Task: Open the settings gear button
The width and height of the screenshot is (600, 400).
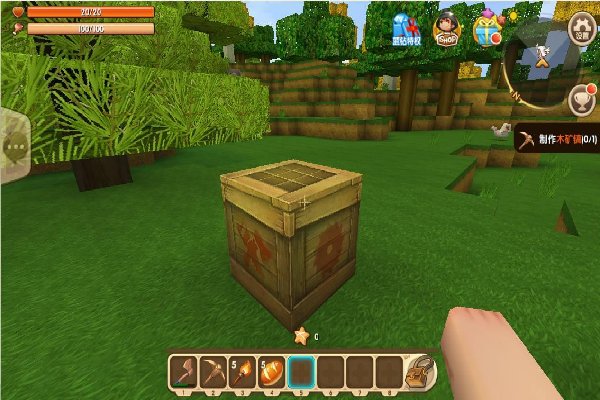Action: pos(581,30)
